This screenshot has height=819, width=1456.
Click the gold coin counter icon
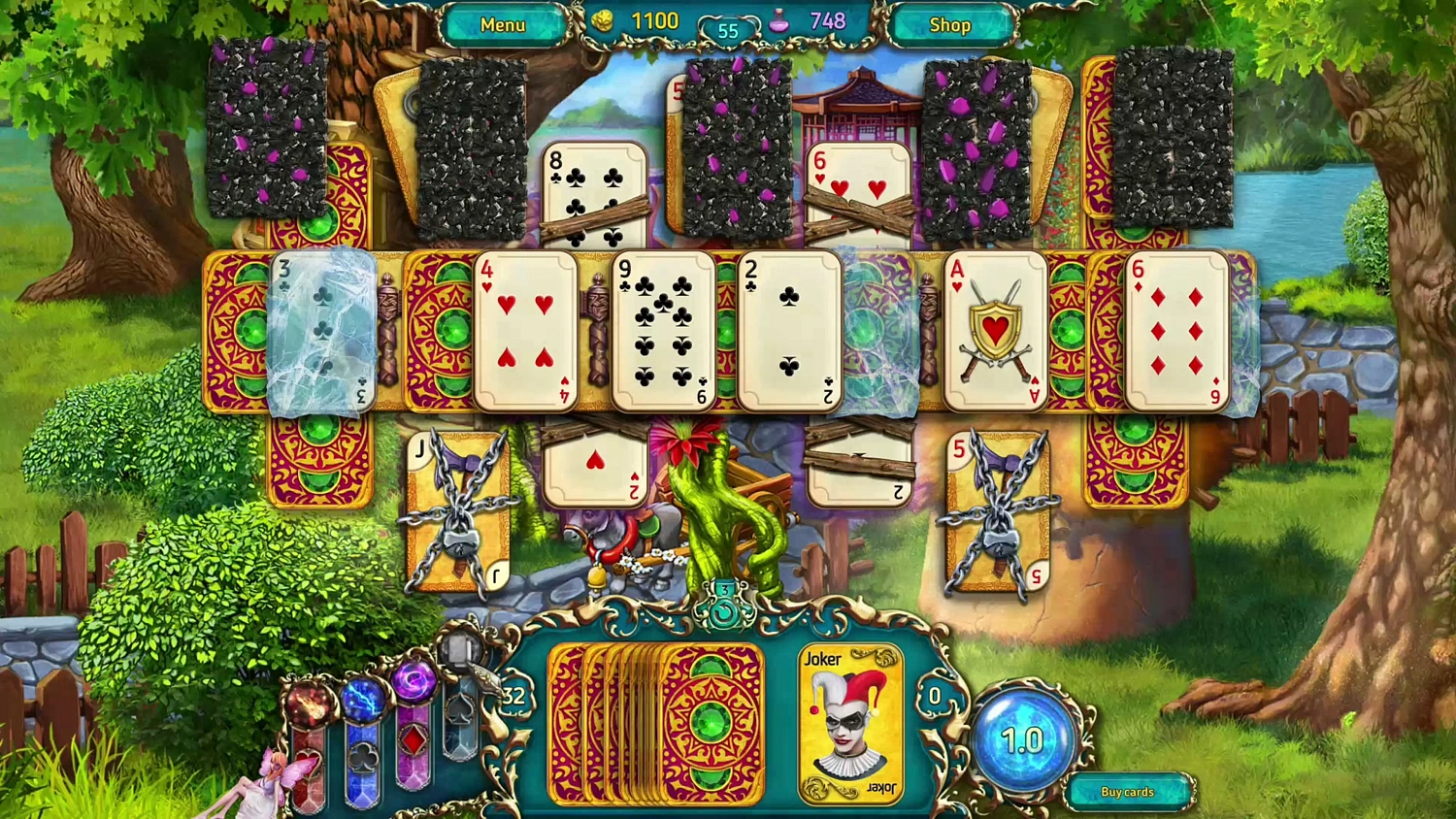tap(602, 19)
